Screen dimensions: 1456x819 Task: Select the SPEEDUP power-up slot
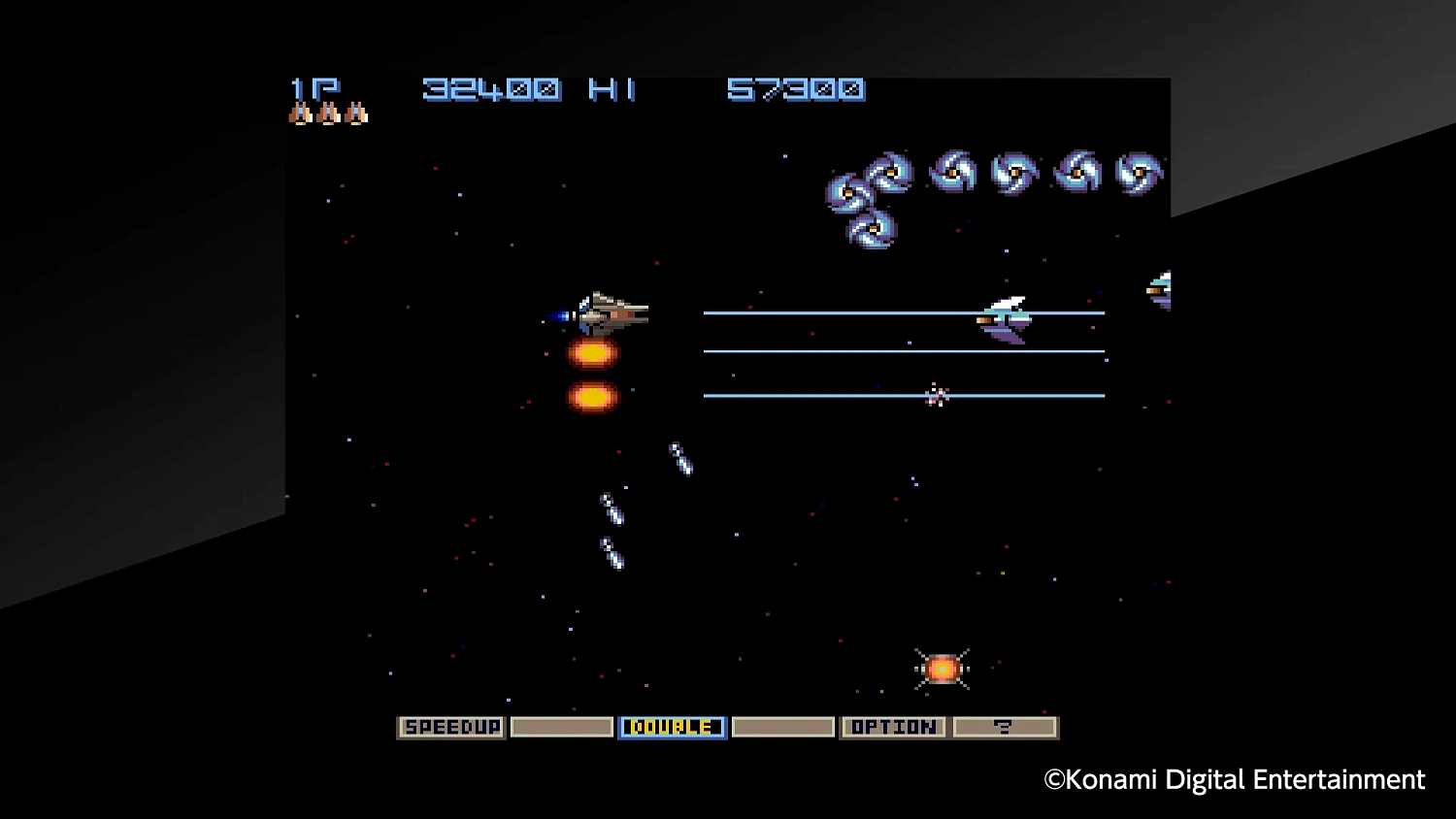click(x=450, y=727)
